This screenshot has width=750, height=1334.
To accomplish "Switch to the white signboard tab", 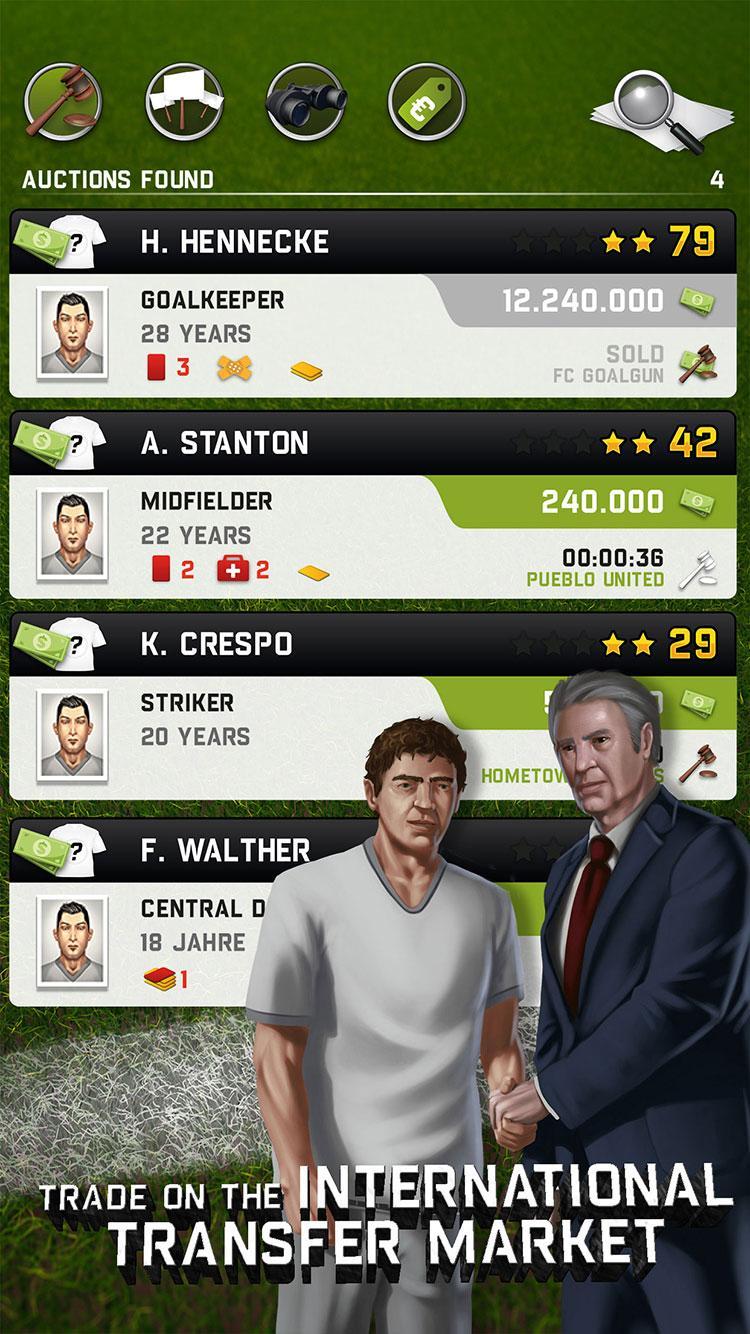I will (x=184, y=101).
